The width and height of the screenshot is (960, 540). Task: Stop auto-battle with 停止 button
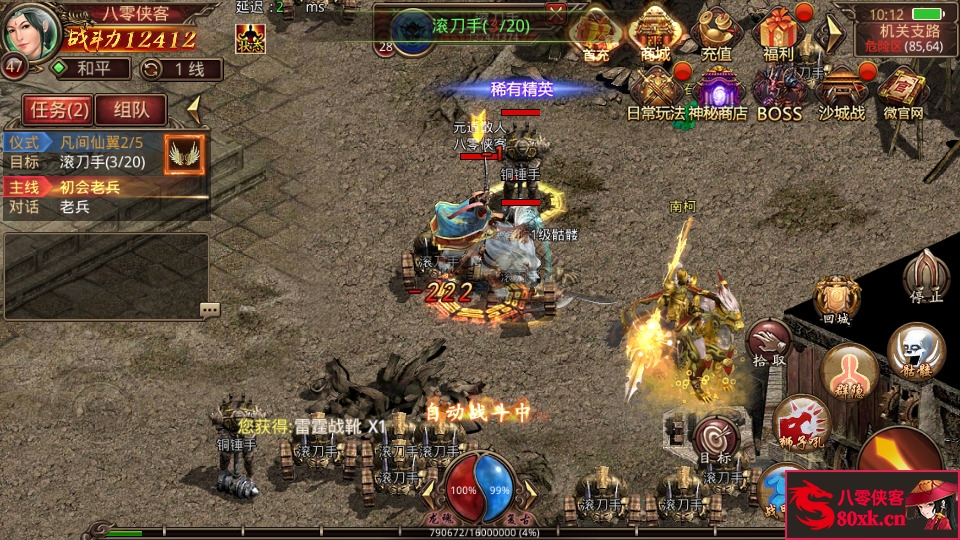tap(924, 278)
